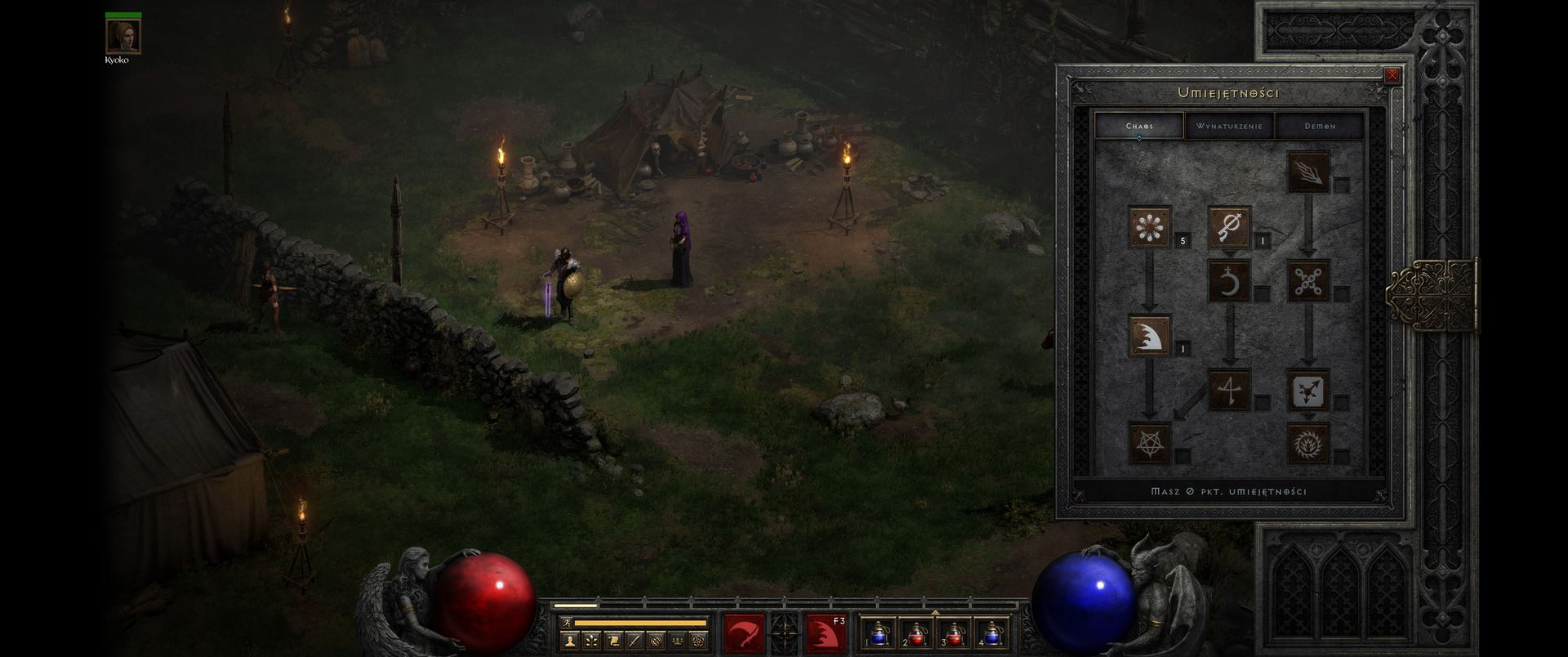
Task: Switch to the Chaos skill tab
Action: tap(1139, 126)
